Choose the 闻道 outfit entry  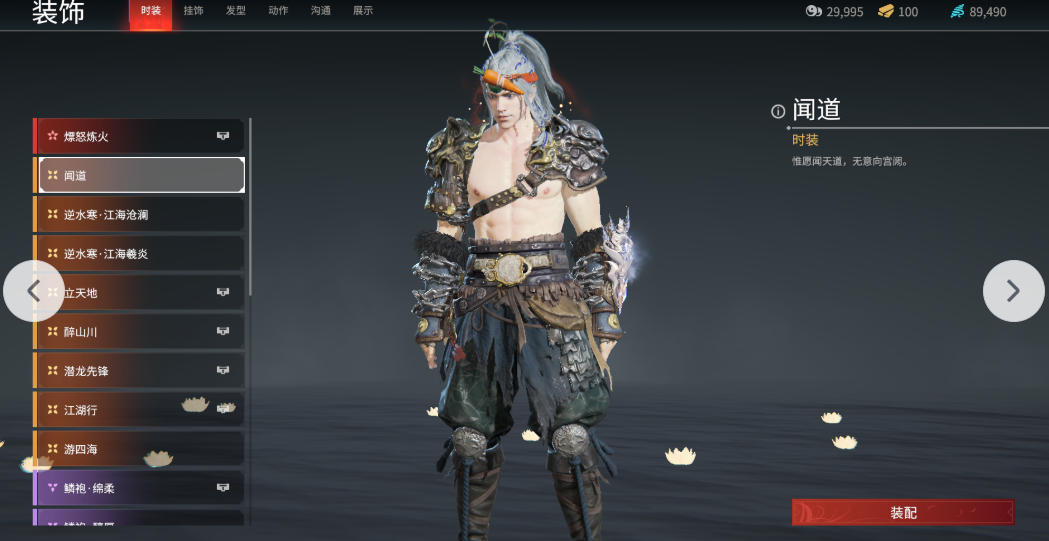[x=140, y=175]
